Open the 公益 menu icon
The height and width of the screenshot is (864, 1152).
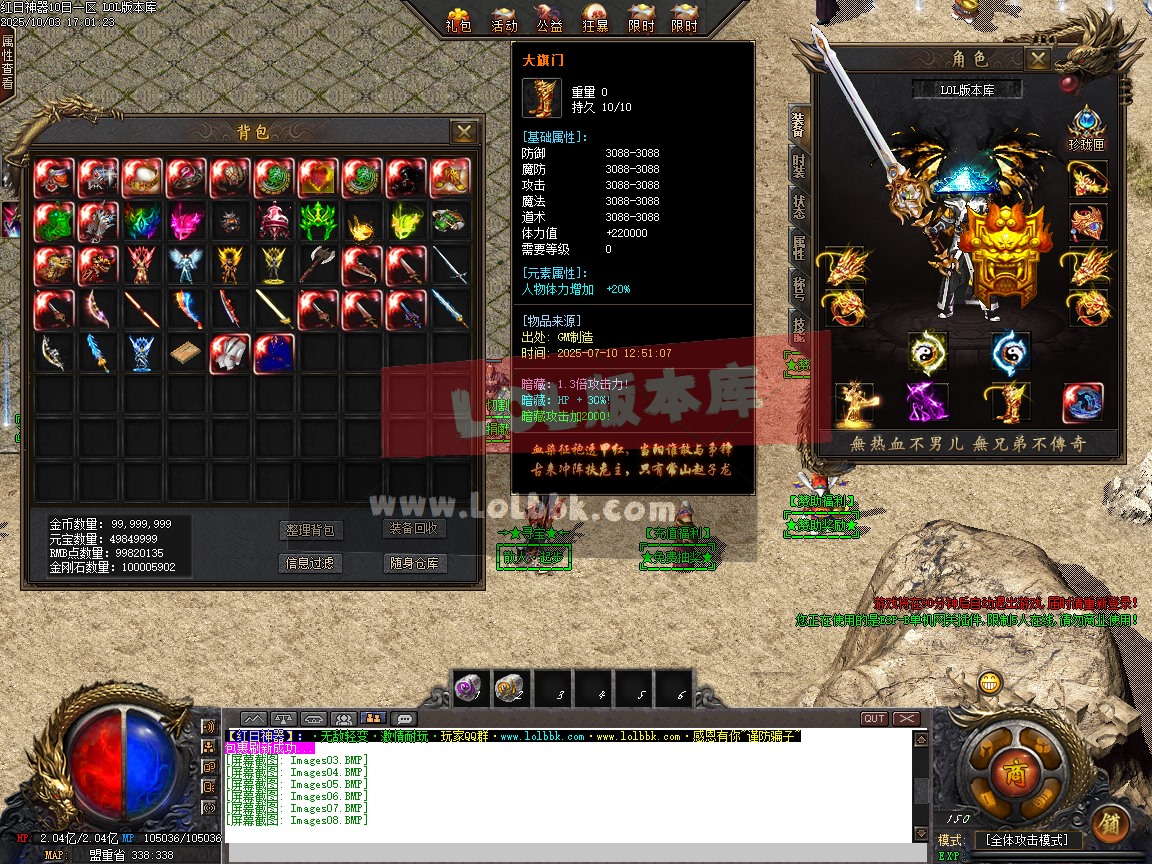coord(550,18)
